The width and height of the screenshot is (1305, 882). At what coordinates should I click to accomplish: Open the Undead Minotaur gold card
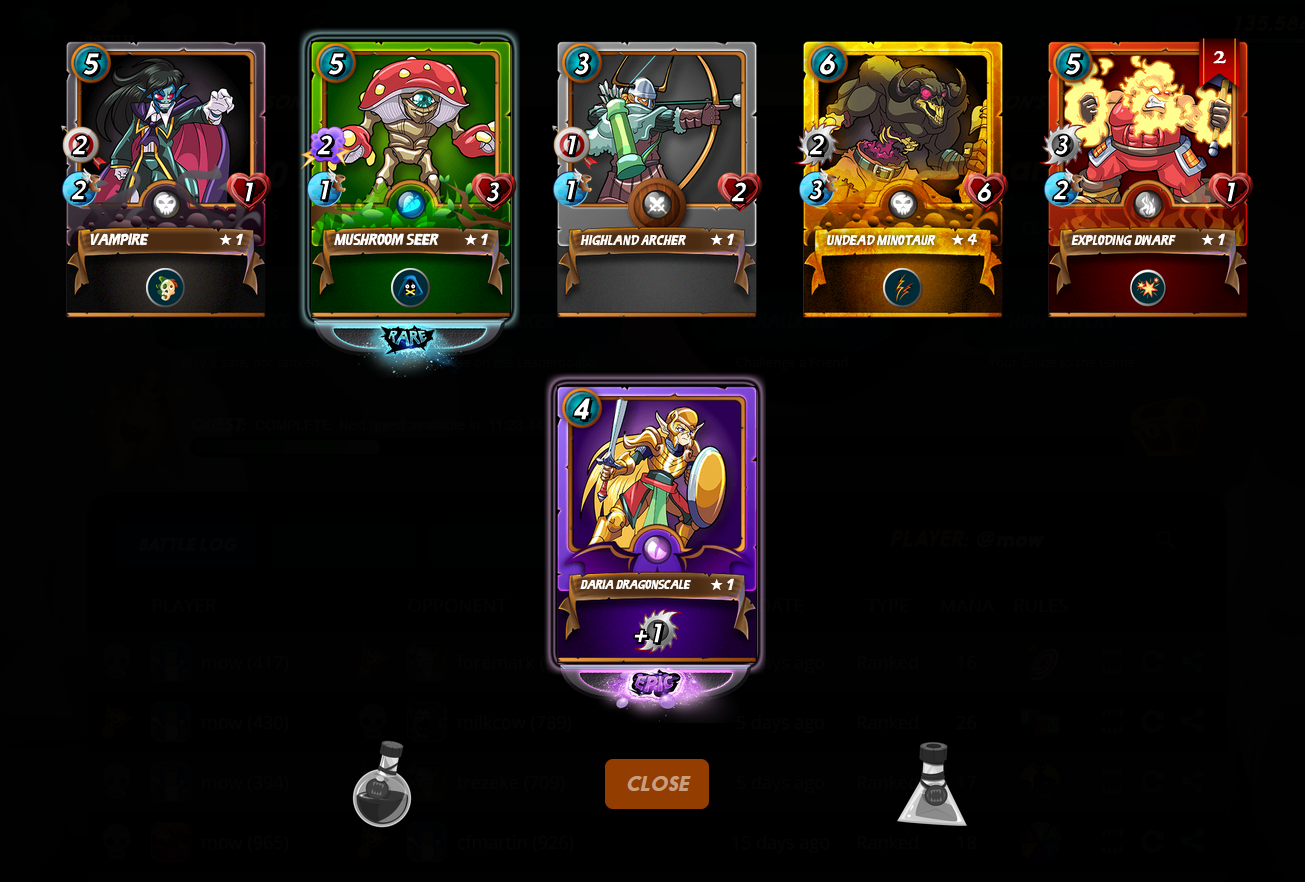pos(902,178)
